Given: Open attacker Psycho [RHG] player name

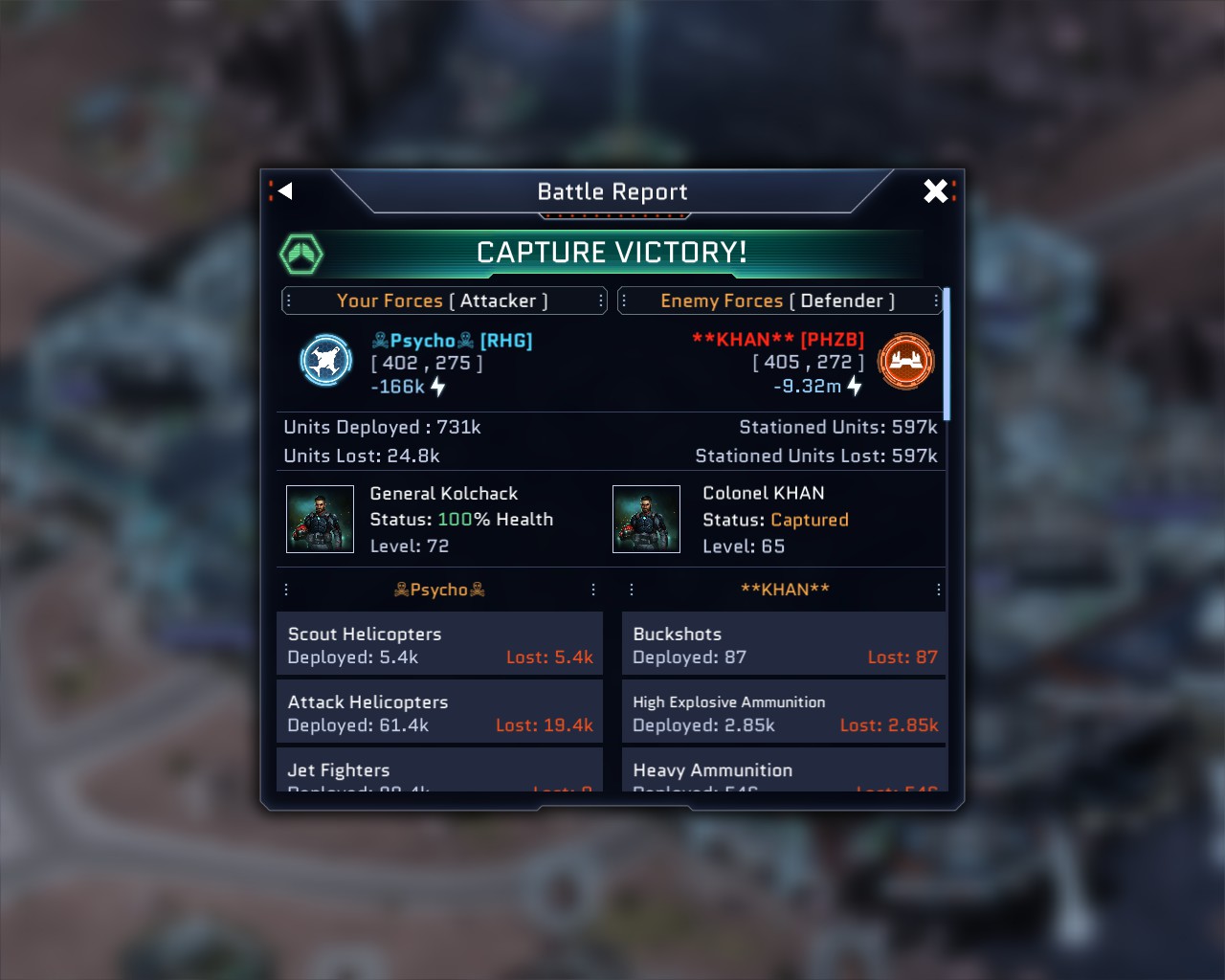Looking at the screenshot, I should pos(452,341).
